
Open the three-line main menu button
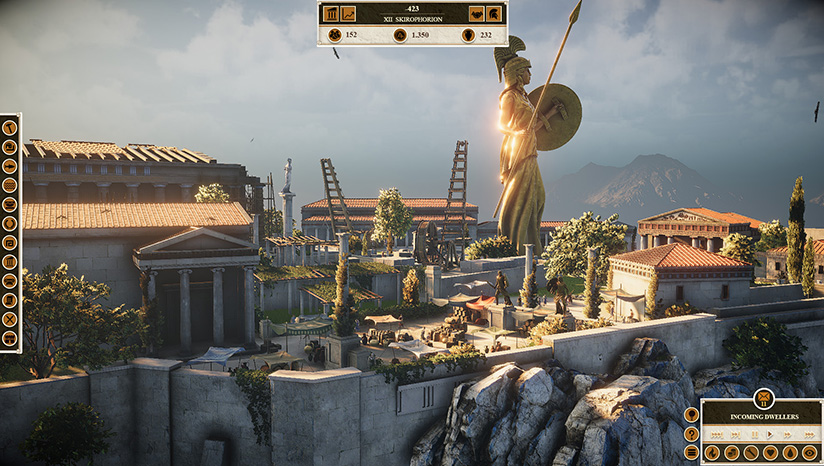click(691, 453)
